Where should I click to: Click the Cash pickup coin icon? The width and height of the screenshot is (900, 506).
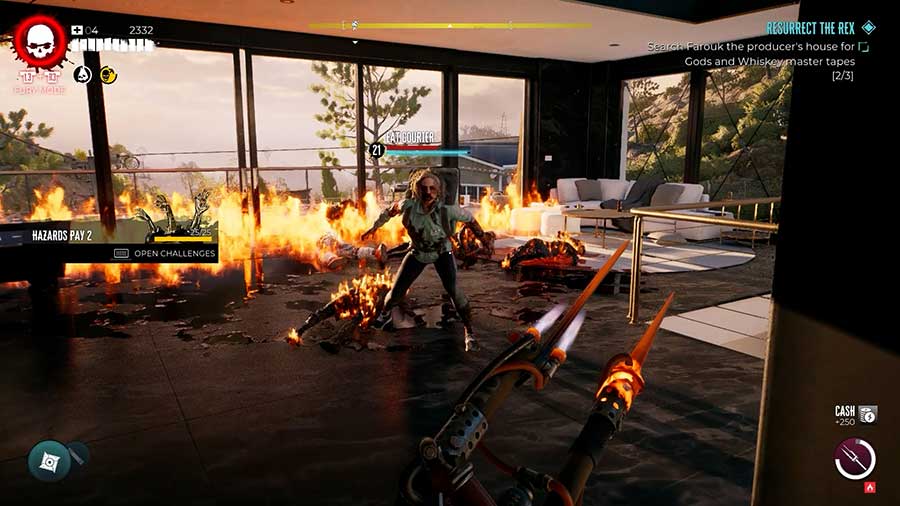tap(868, 413)
